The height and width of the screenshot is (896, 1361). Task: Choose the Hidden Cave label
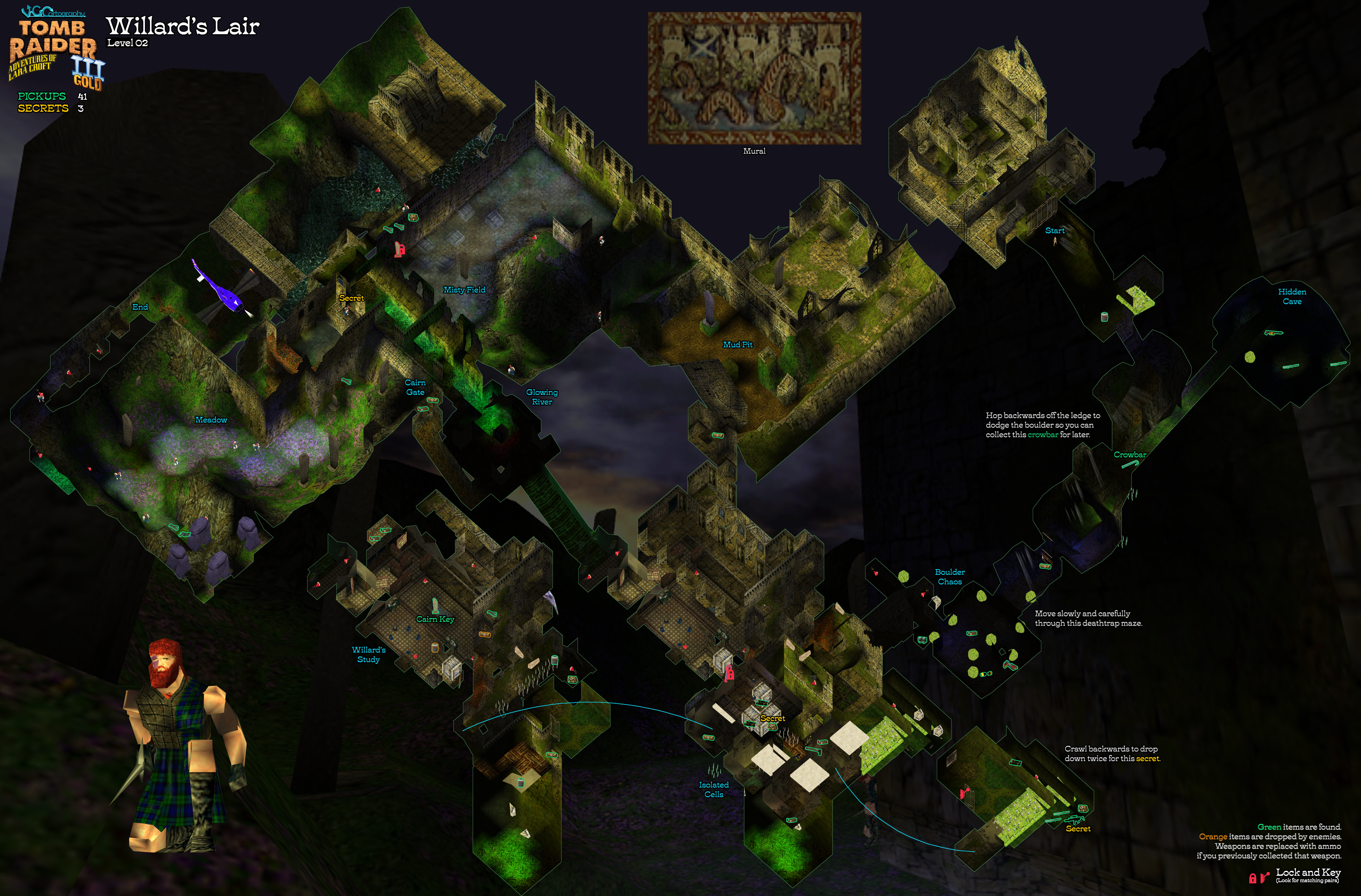(1292, 296)
